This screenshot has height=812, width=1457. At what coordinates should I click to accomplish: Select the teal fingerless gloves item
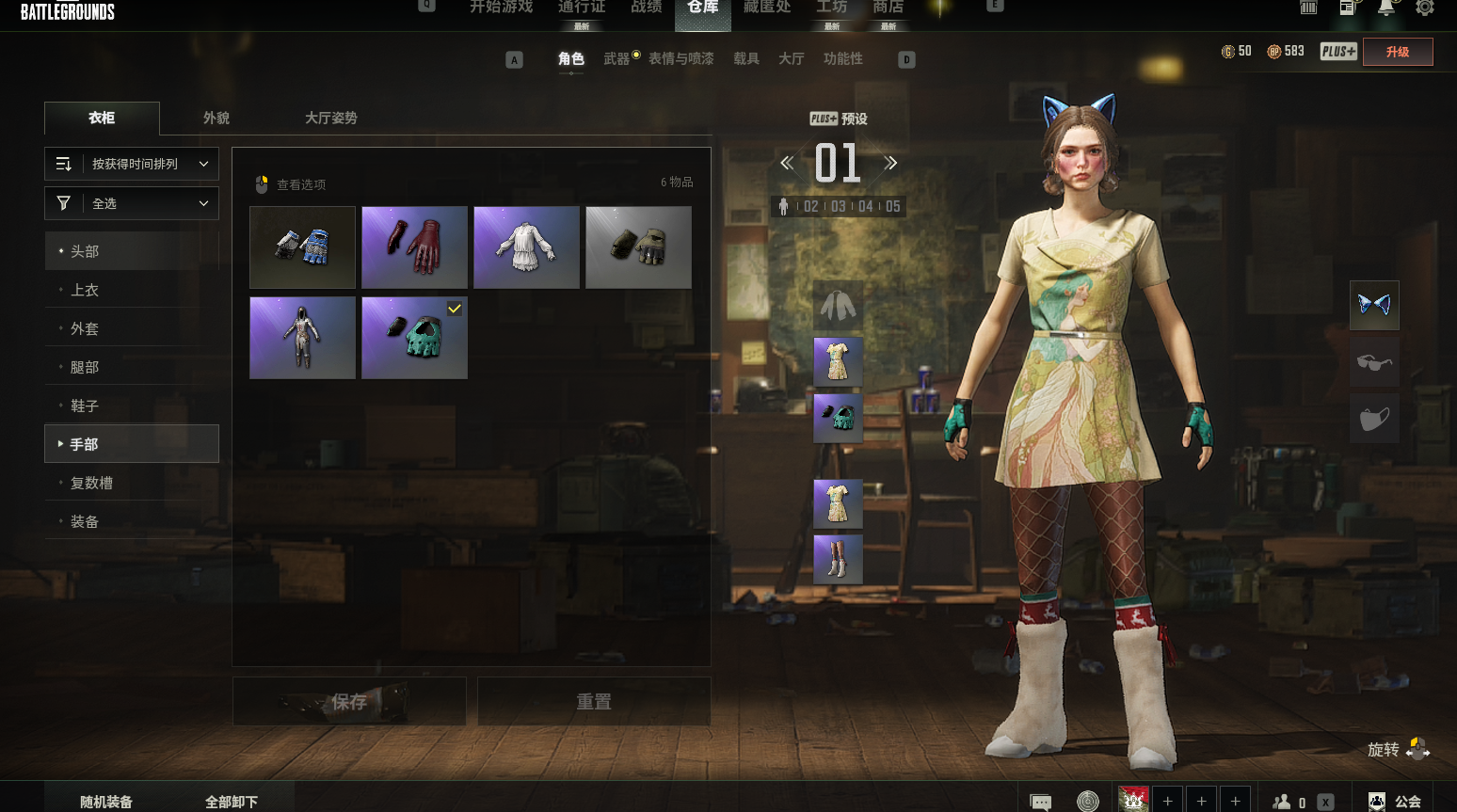point(414,338)
